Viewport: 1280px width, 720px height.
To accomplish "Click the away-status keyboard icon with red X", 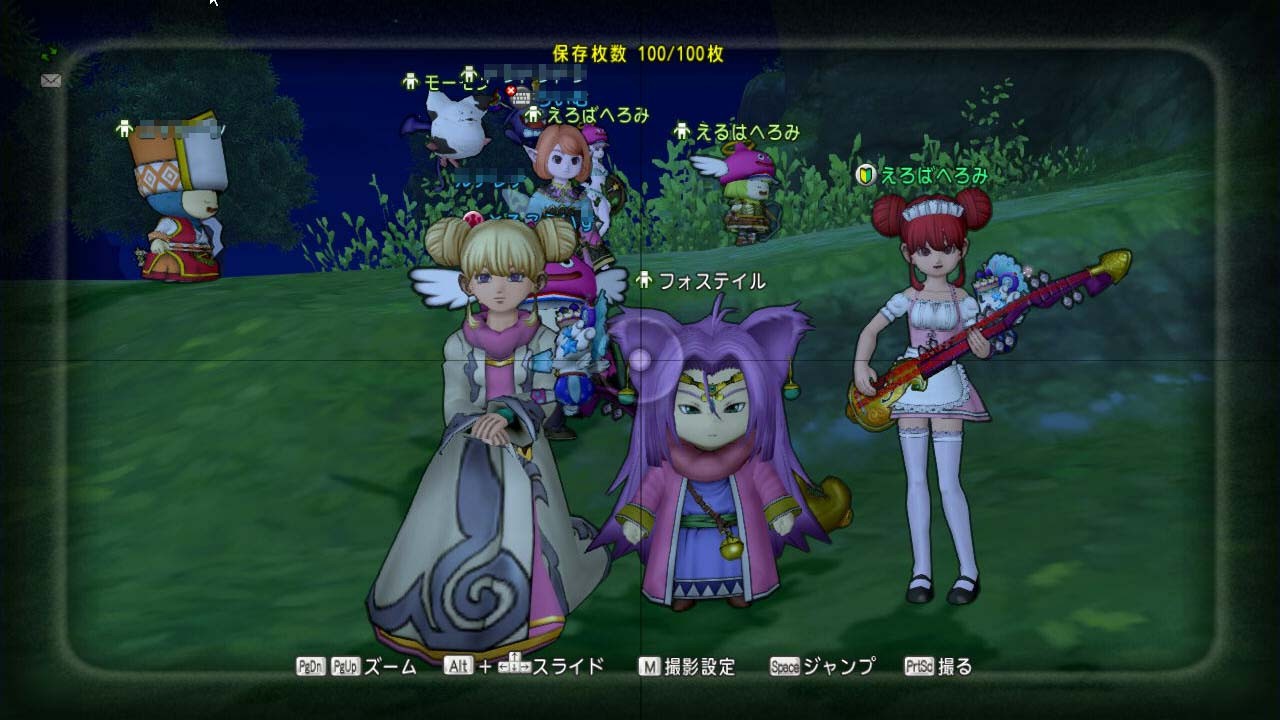I will click(x=518, y=95).
